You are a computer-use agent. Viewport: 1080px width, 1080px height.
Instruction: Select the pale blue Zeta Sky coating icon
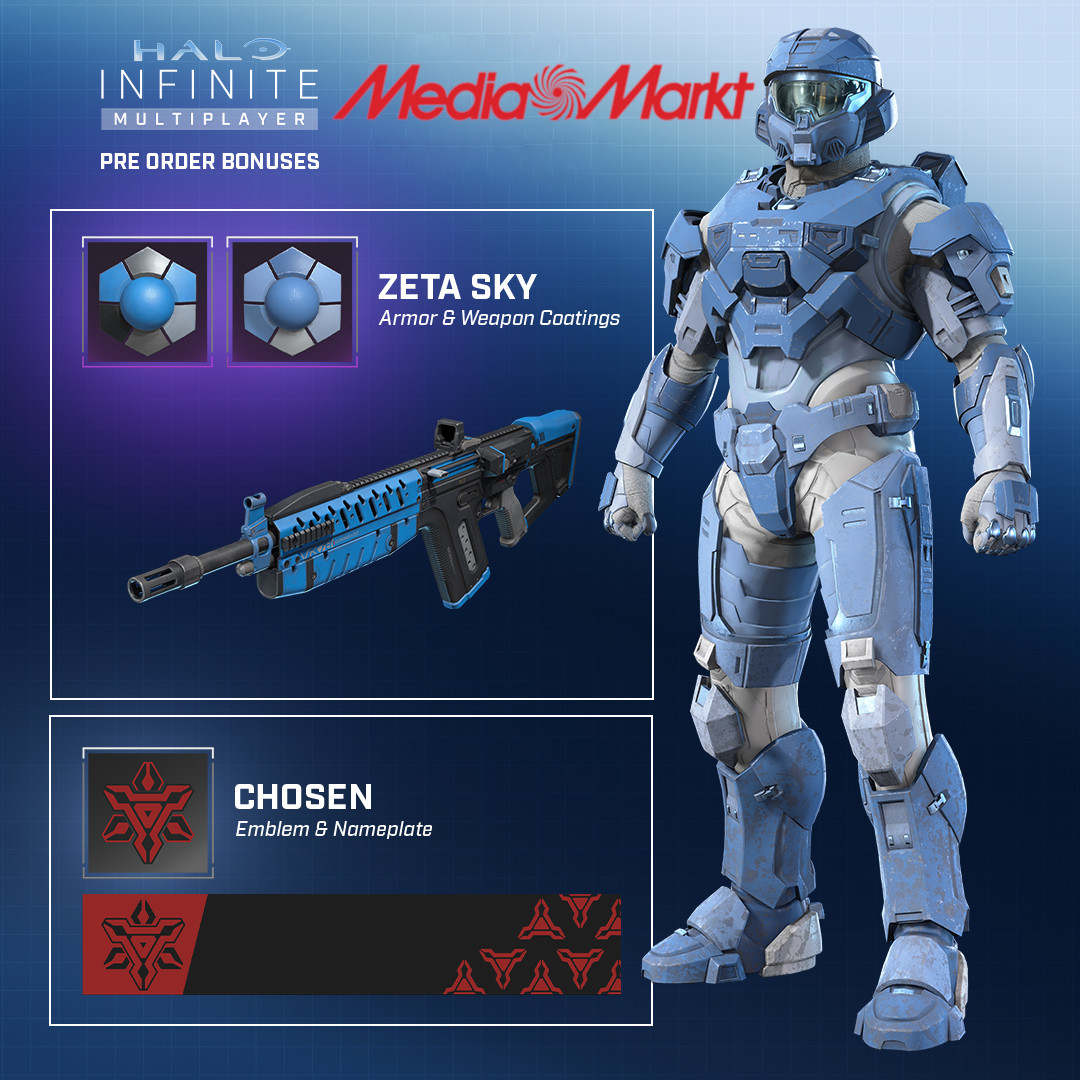[x=292, y=301]
